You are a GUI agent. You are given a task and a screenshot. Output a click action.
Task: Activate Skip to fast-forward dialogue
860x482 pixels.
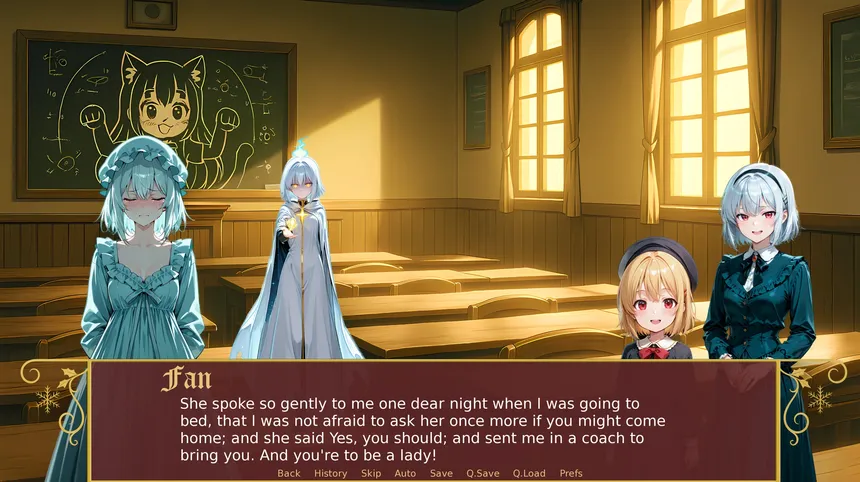pyautogui.click(x=371, y=473)
